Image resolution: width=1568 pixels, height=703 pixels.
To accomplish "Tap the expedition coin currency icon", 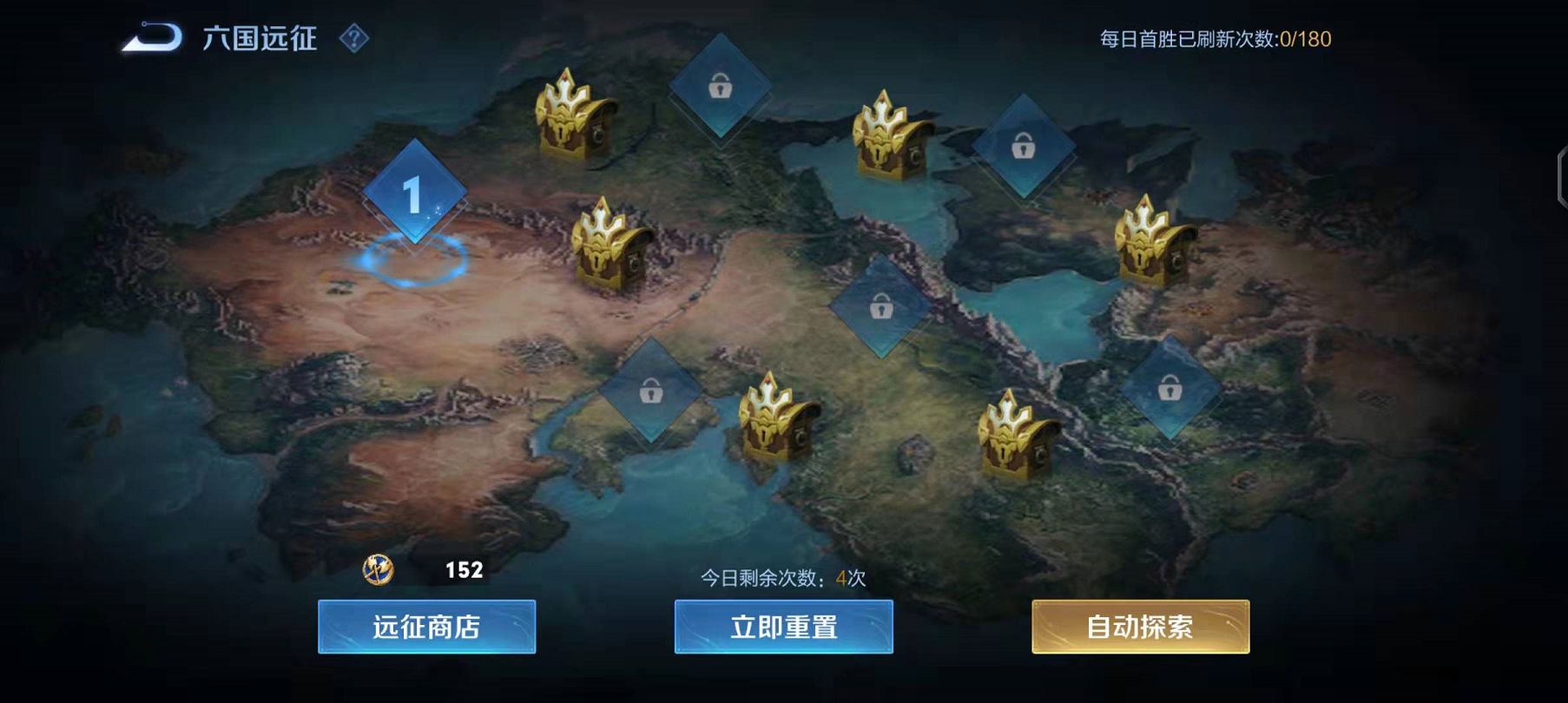I will [x=378, y=569].
